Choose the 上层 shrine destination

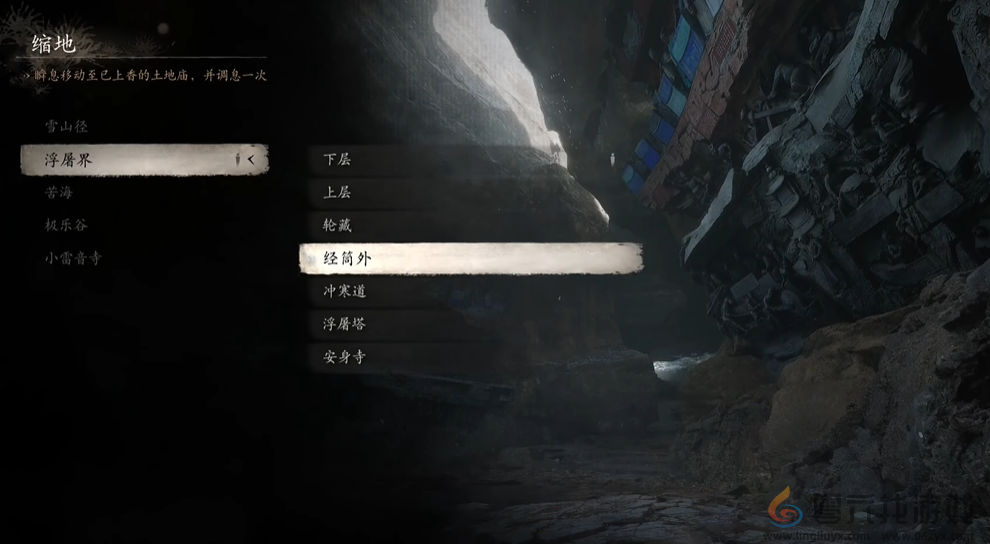click(x=470, y=193)
